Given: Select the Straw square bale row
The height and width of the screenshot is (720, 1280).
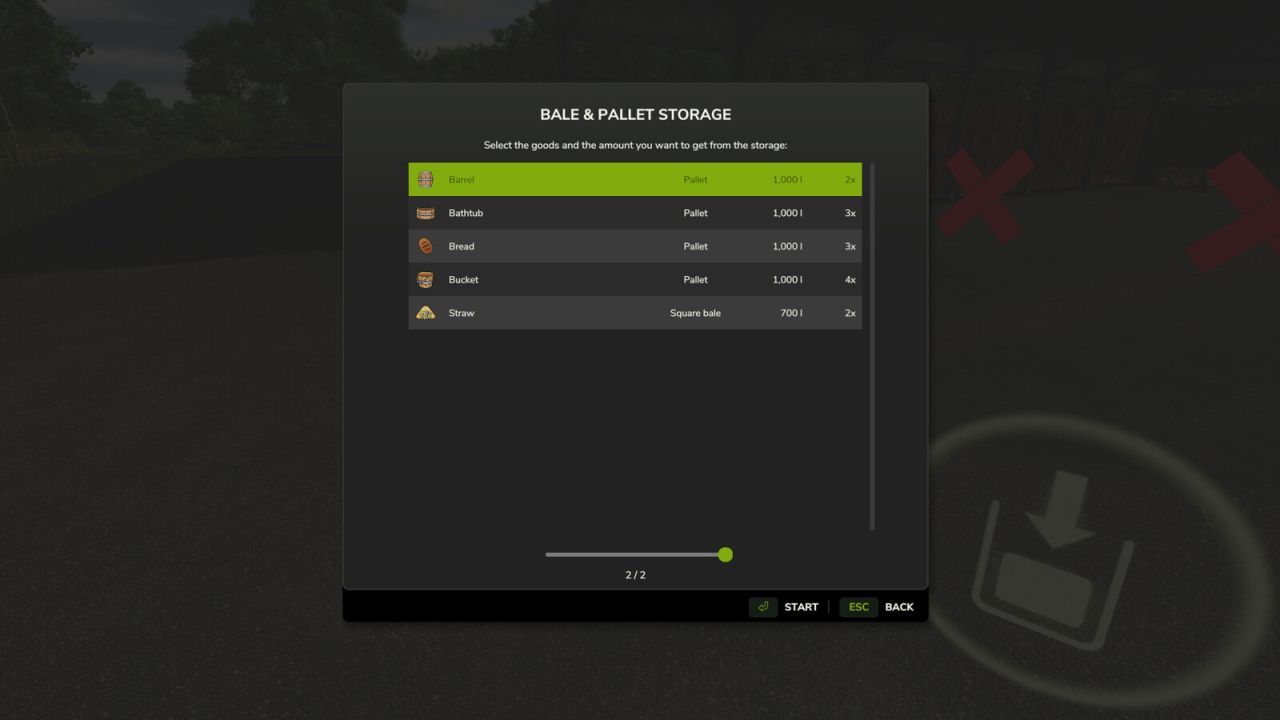Looking at the screenshot, I should click(635, 312).
